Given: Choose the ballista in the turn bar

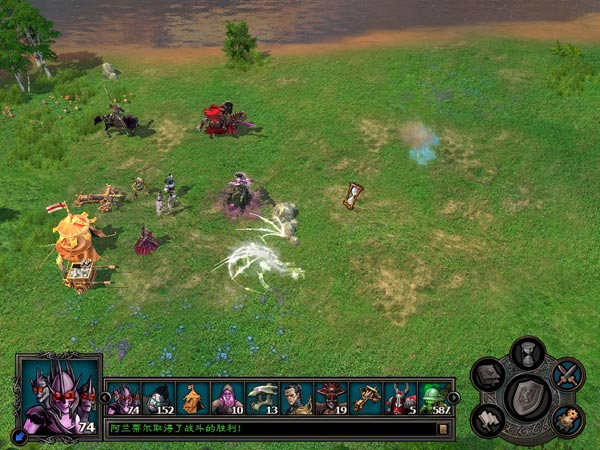Looking at the screenshot, I should [x=367, y=399].
